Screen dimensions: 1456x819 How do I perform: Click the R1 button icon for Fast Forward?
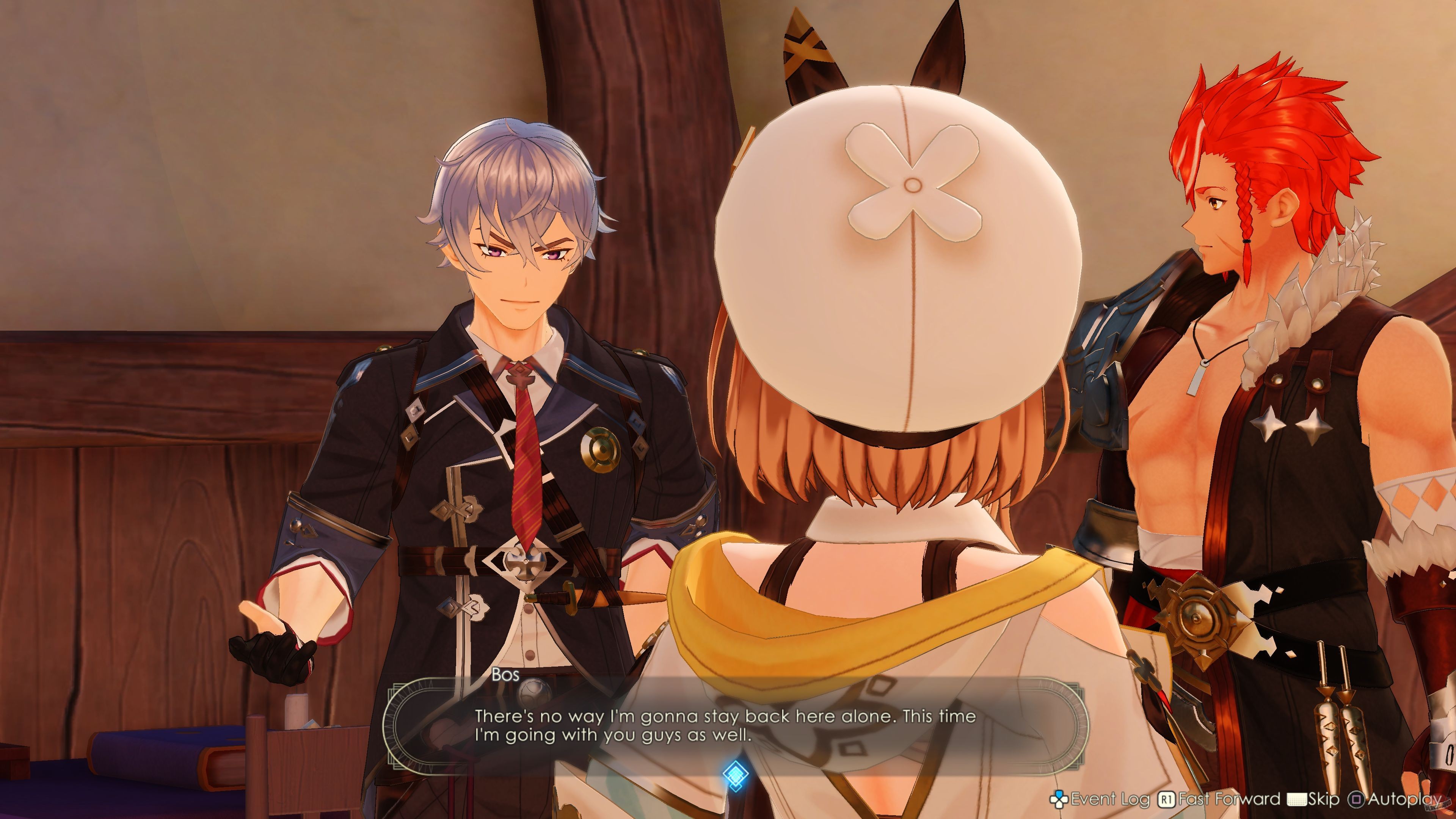click(1167, 799)
